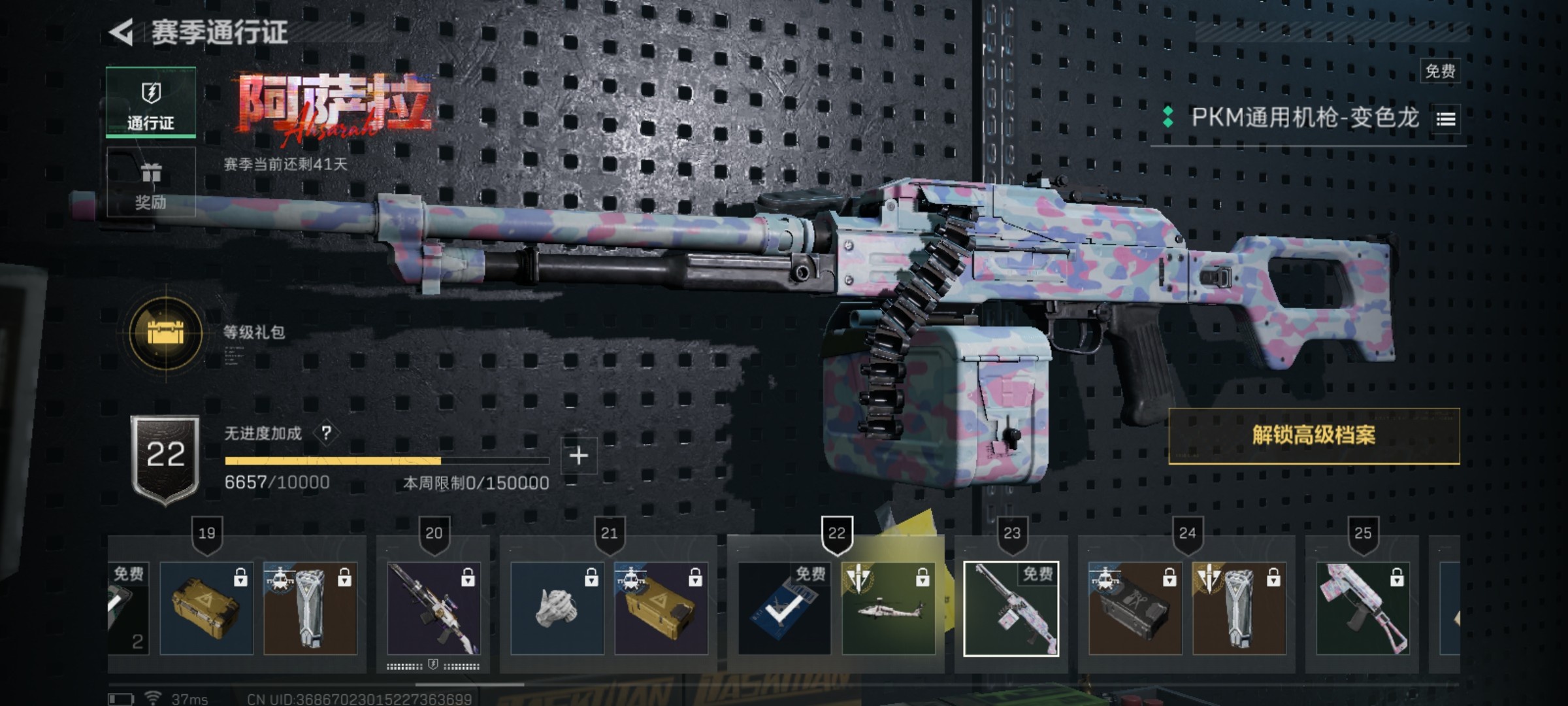The image size is (1568, 706).
Task: Switch to the 通行证 tab
Action: [x=151, y=103]
